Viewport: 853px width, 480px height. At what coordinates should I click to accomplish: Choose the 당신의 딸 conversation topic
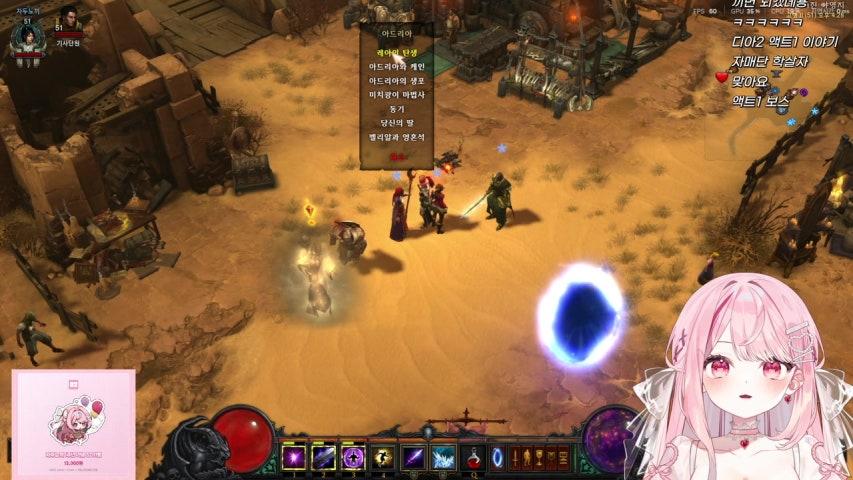[x=396, y=122]
